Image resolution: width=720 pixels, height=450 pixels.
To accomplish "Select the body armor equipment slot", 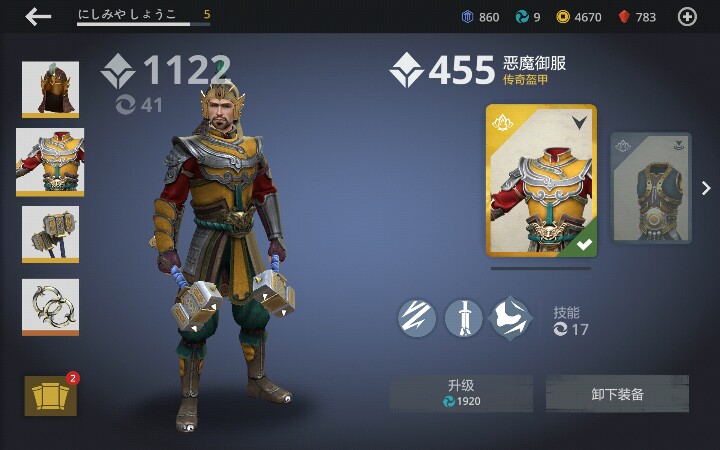I will (50, 162).
